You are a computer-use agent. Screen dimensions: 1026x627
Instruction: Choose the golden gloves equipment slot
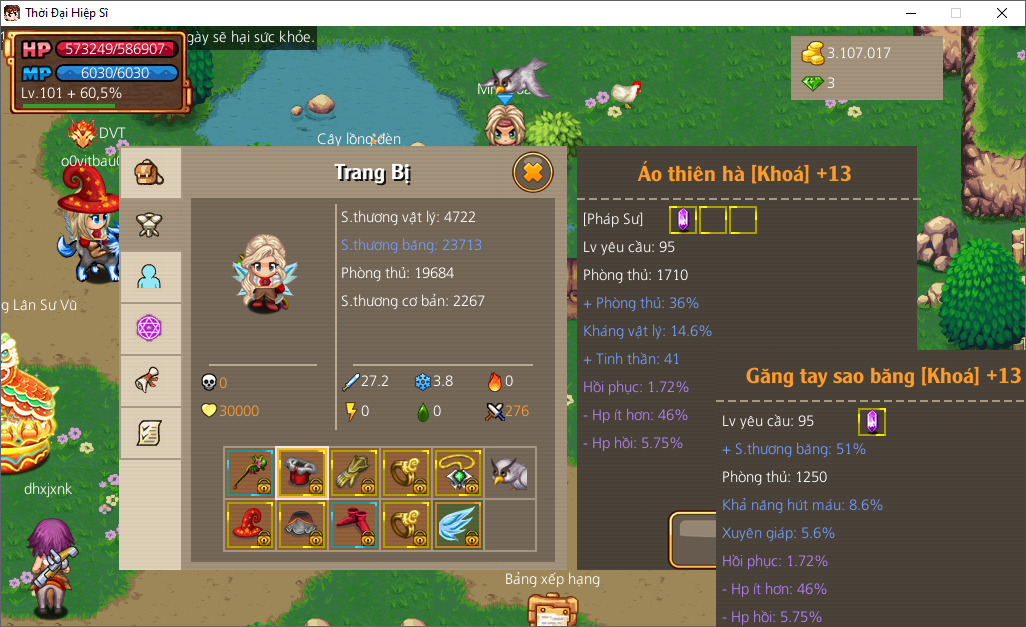pos(354,473)
